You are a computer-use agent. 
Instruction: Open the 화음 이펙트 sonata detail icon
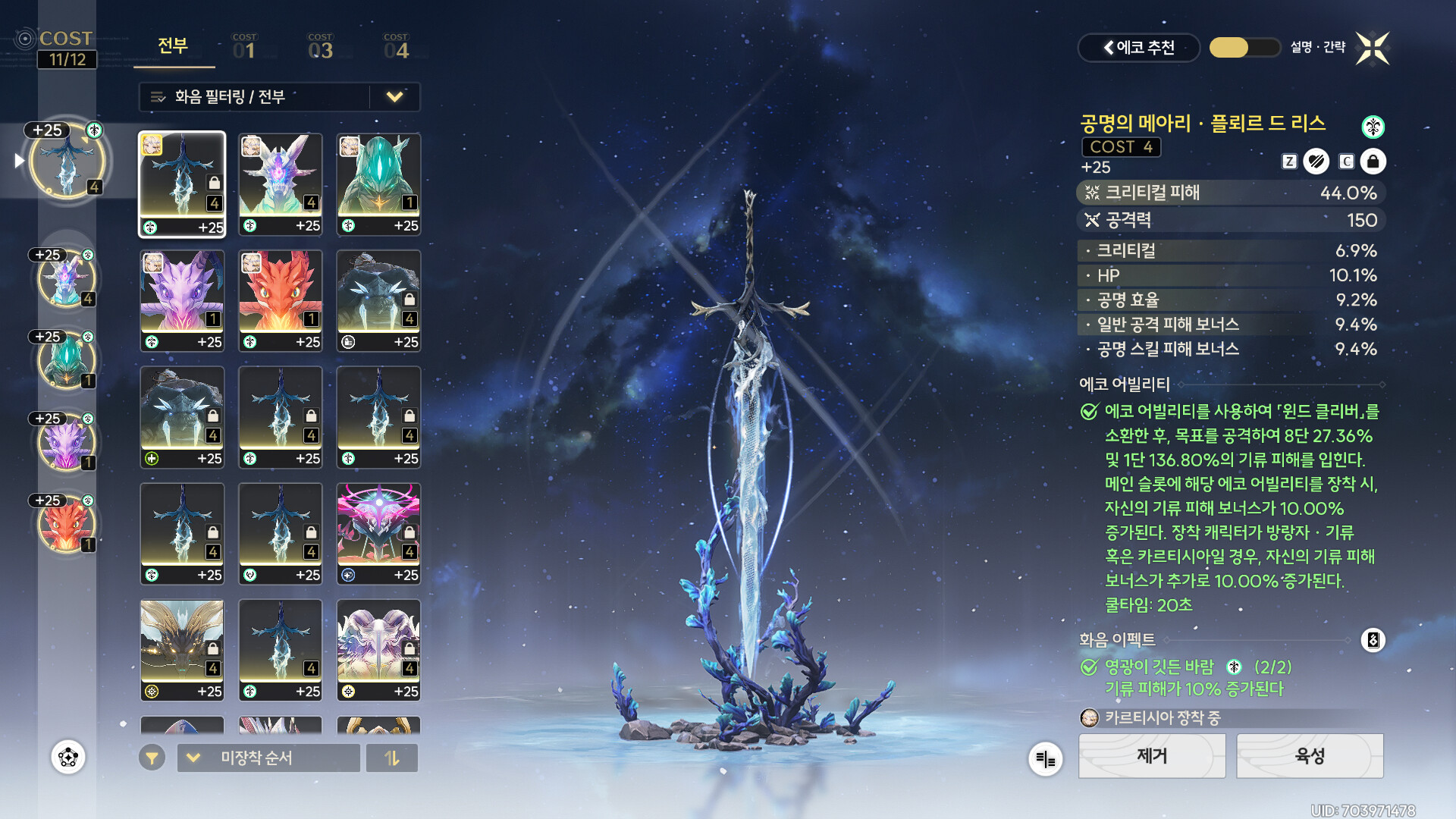point(1373,640)
